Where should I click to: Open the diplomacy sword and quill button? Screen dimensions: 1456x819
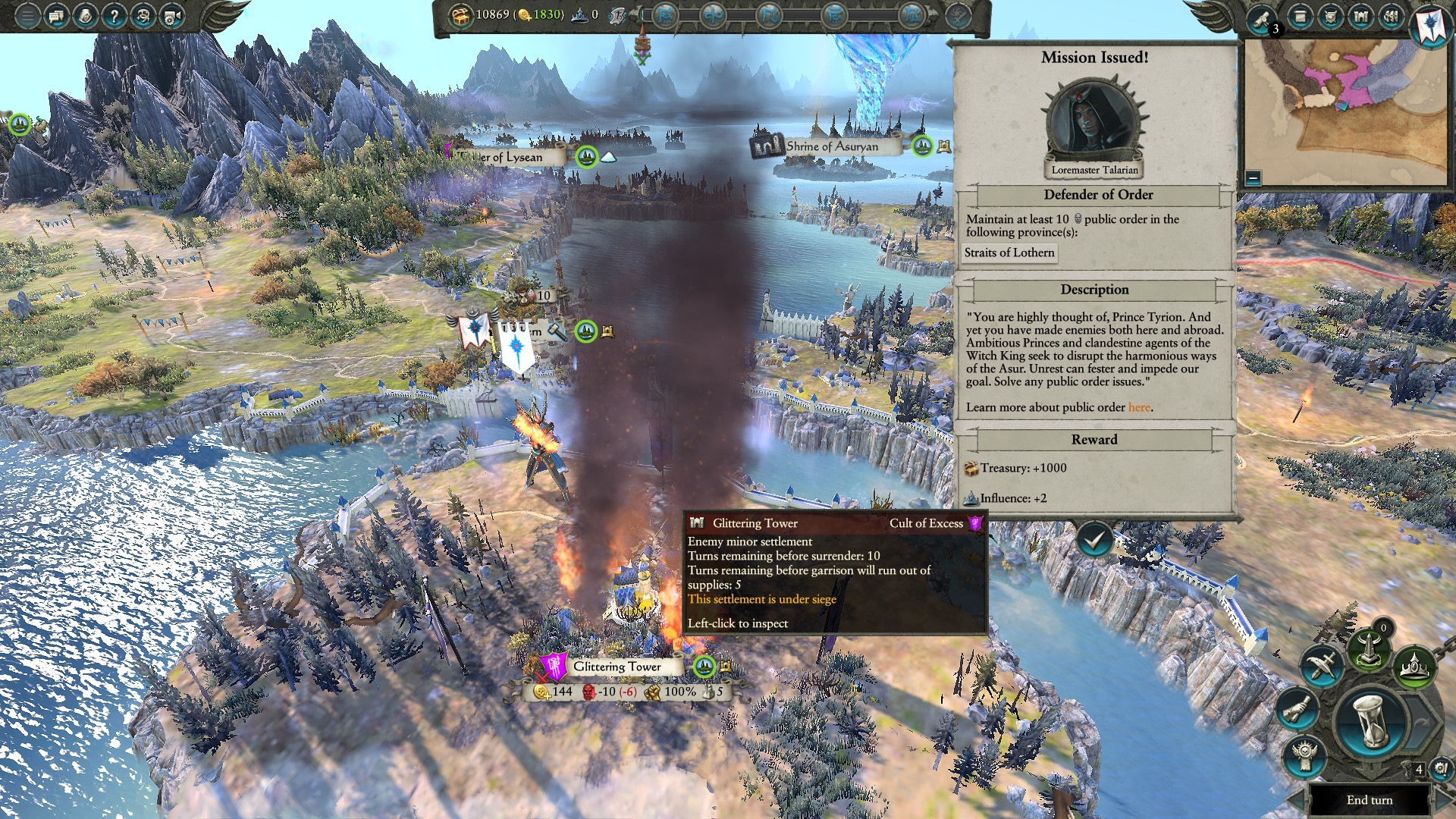pos(1321,665)
